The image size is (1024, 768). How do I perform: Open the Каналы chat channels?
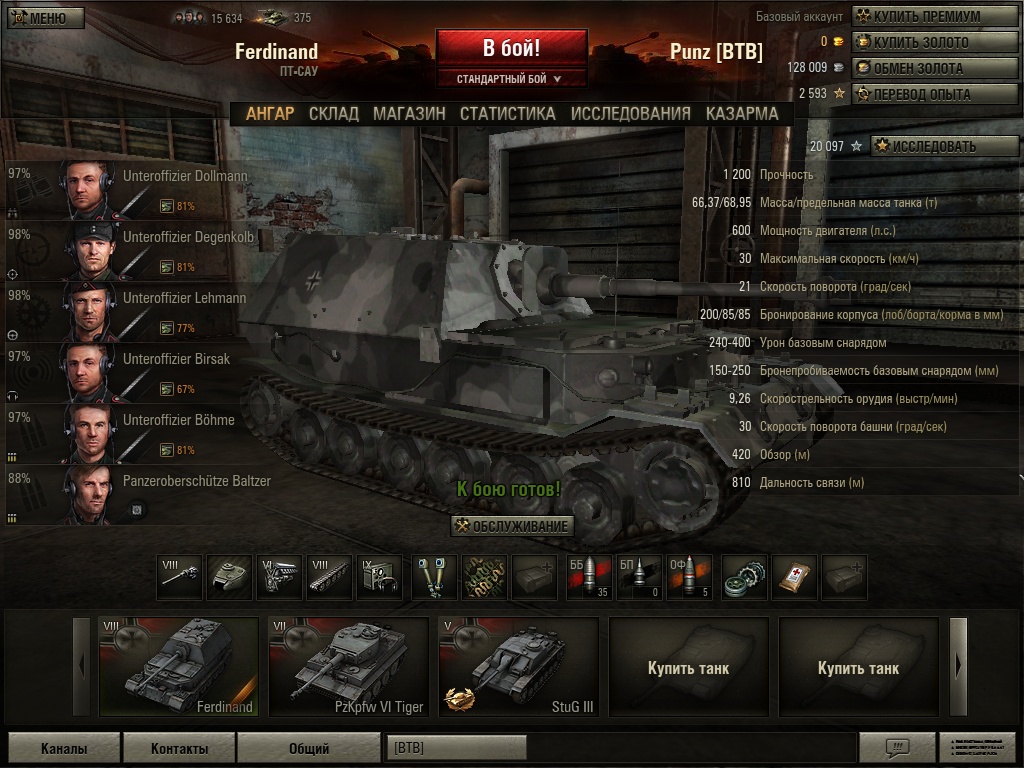point(64,748)
